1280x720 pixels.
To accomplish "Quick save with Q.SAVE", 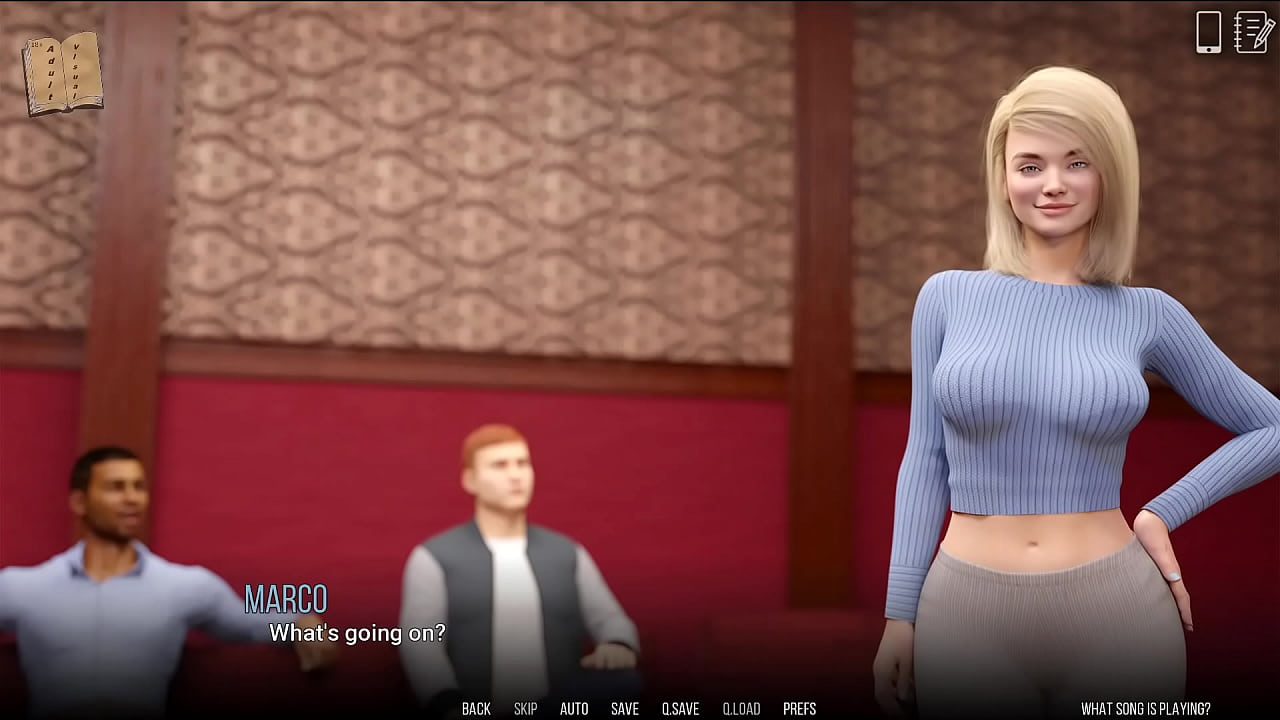I will tap(680, 709).
